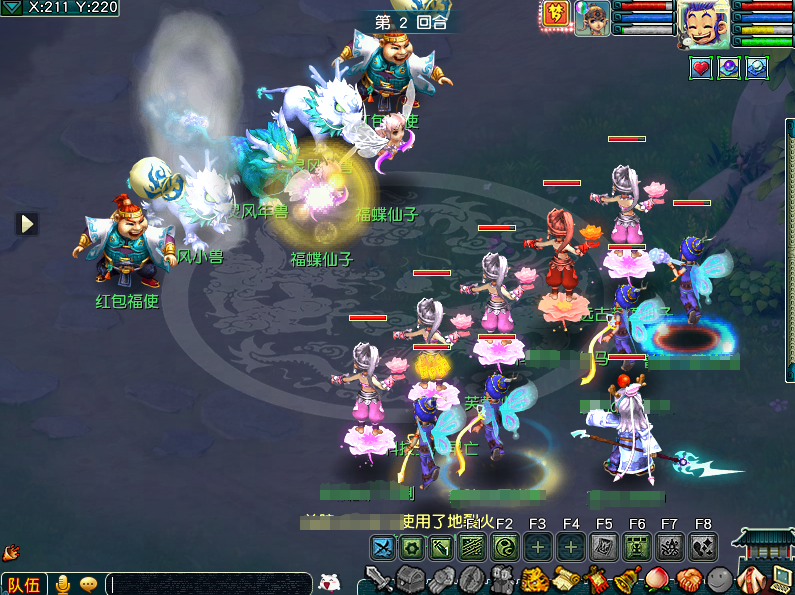The width and height of the screenshot is (795, 595).
Task: Open the treasure chest inventory icon
Action: coord(411,578)
